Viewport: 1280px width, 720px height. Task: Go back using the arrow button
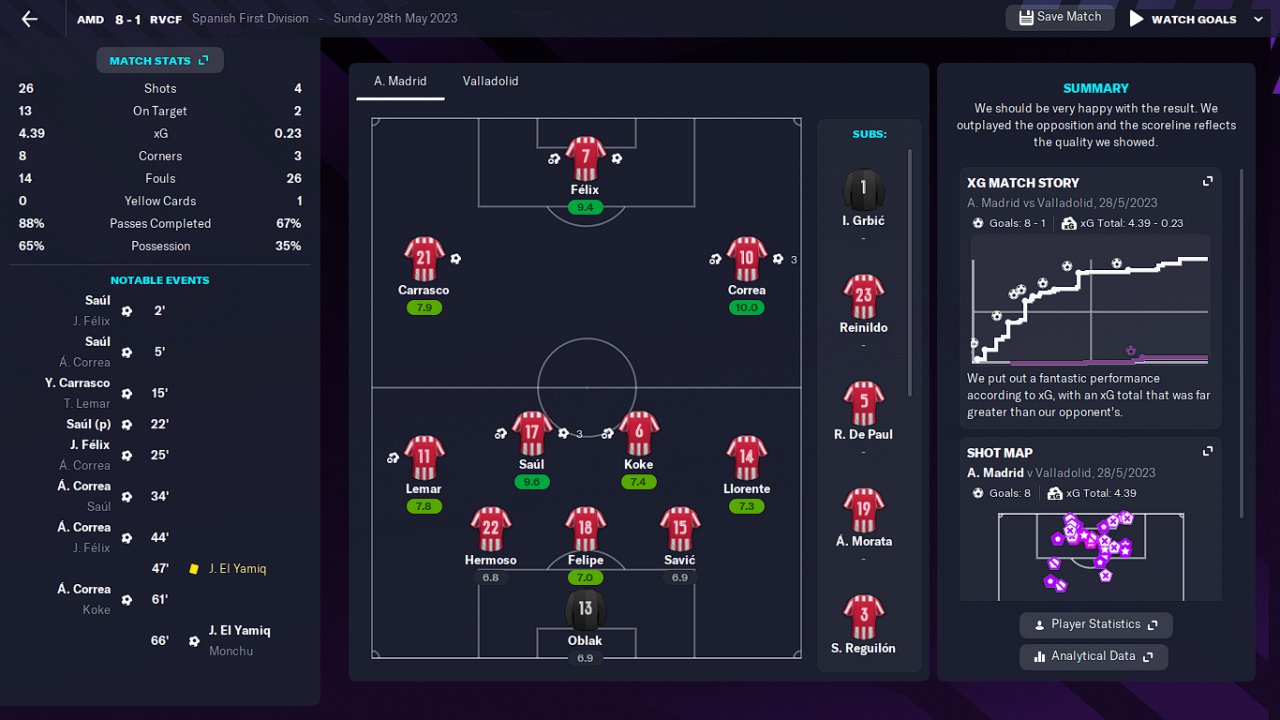click(29, 19)
